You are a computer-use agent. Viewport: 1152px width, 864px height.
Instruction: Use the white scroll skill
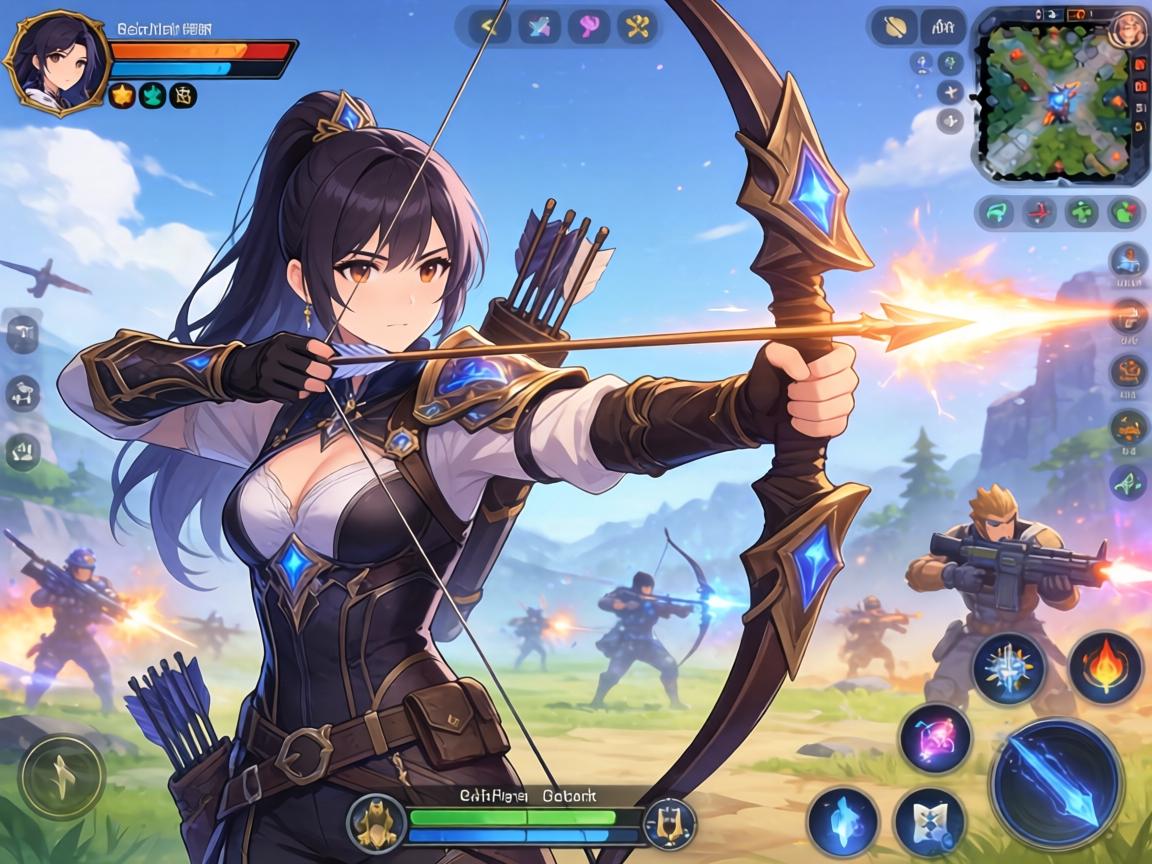pos(929,821)
